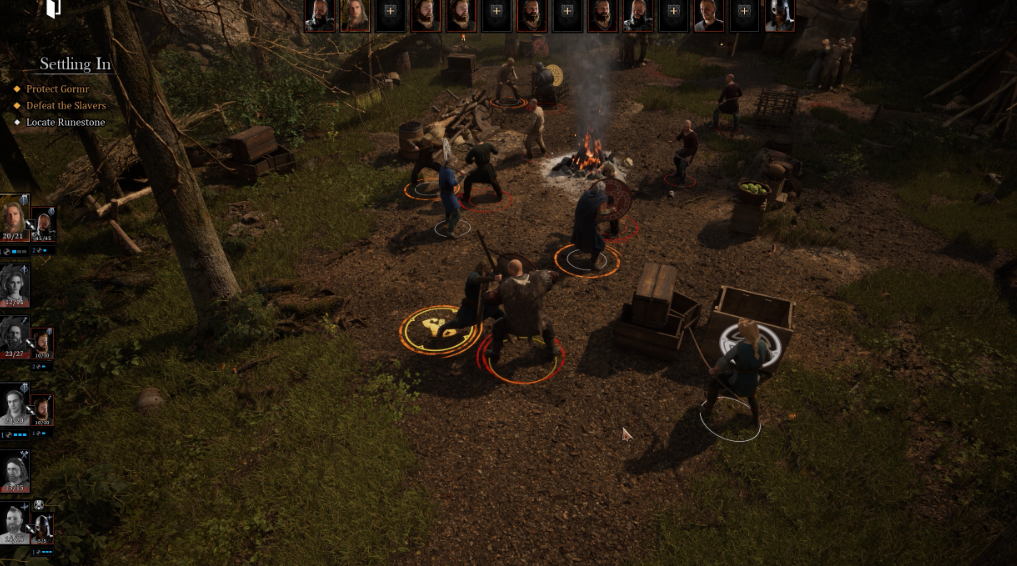This screenshot has width=1017, height=566.
Task: Click the bald man's portrait in turn order
Action: [708, 15]
